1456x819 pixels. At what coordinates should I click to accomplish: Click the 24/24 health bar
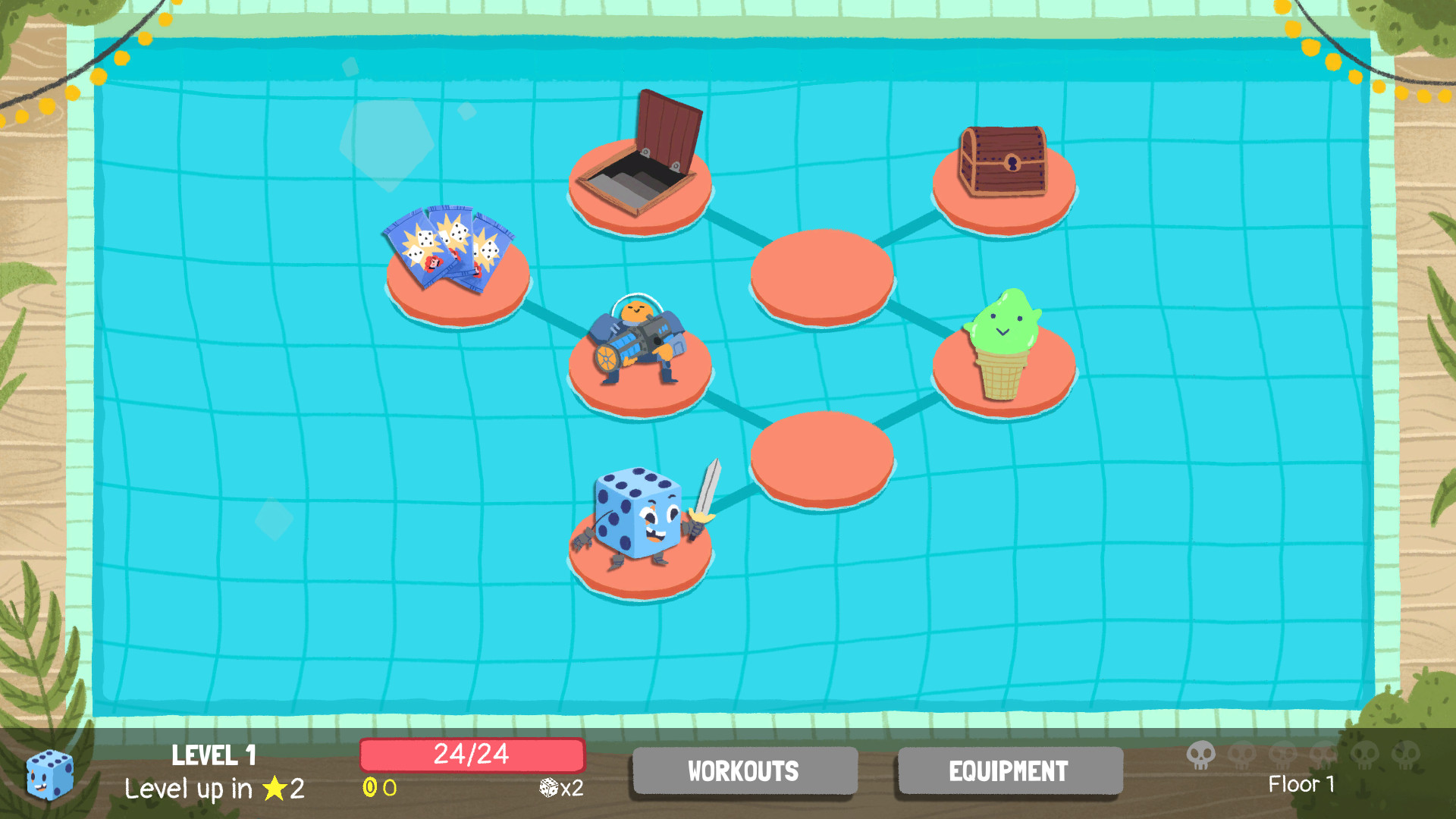(x=472, y=755)
